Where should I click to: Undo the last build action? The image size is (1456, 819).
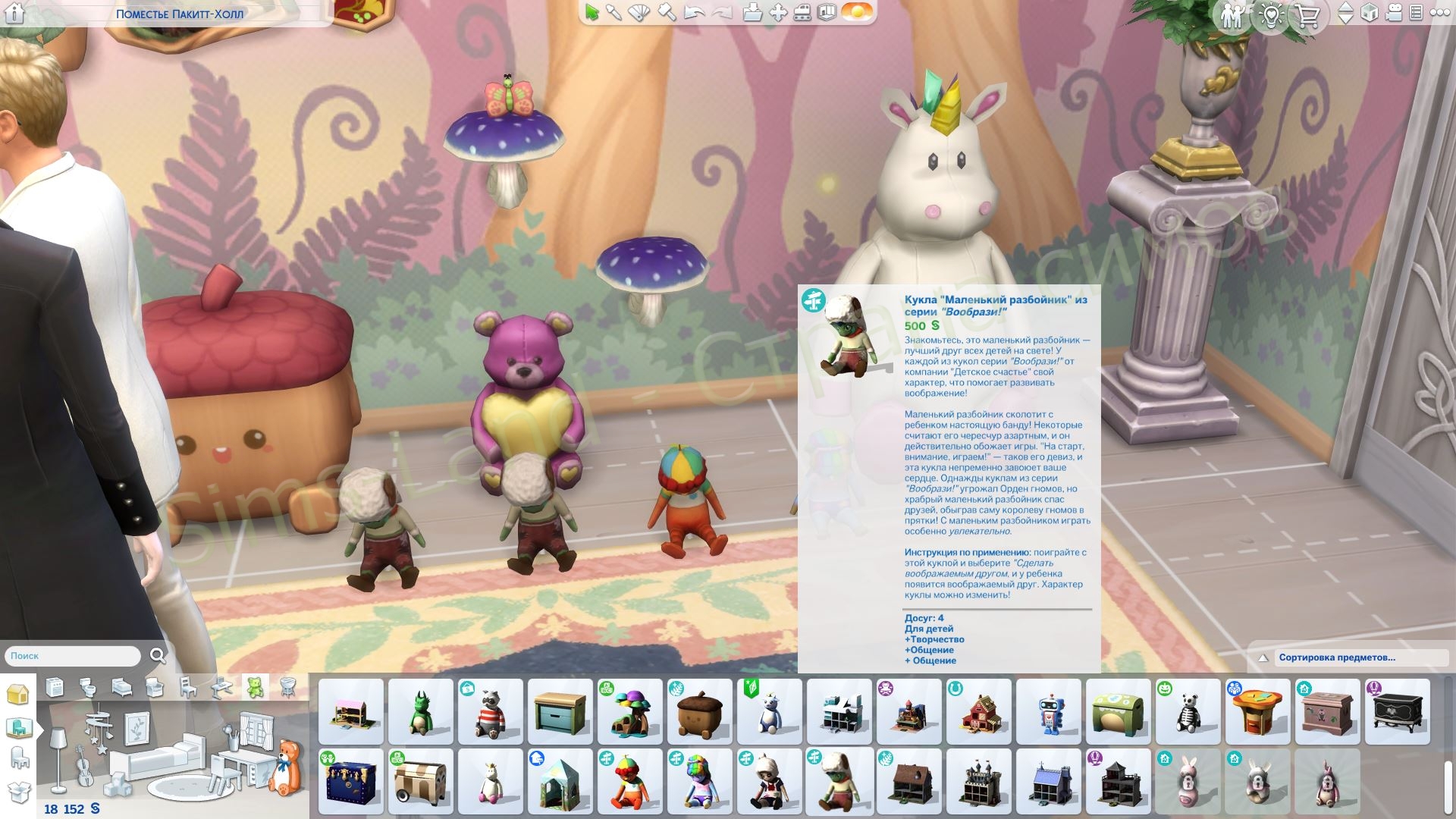pos(693,13)
